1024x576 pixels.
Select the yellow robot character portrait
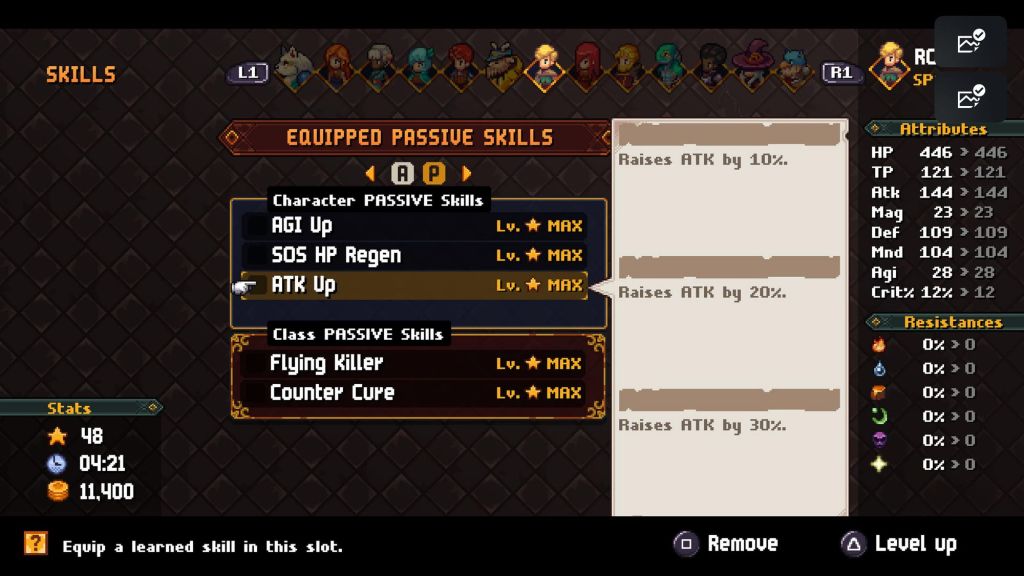[628, 67]
